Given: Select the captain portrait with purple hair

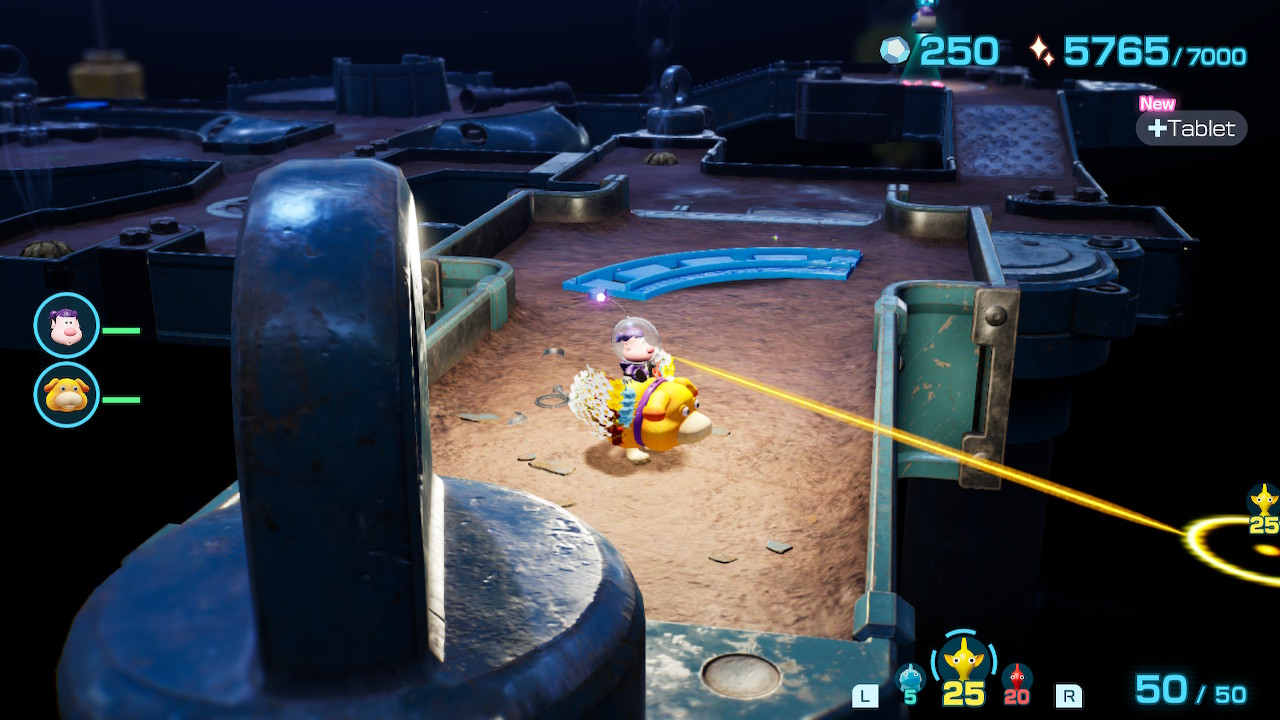Looking at the screenshot, I should pyautogui.click(x=67, y=326).
